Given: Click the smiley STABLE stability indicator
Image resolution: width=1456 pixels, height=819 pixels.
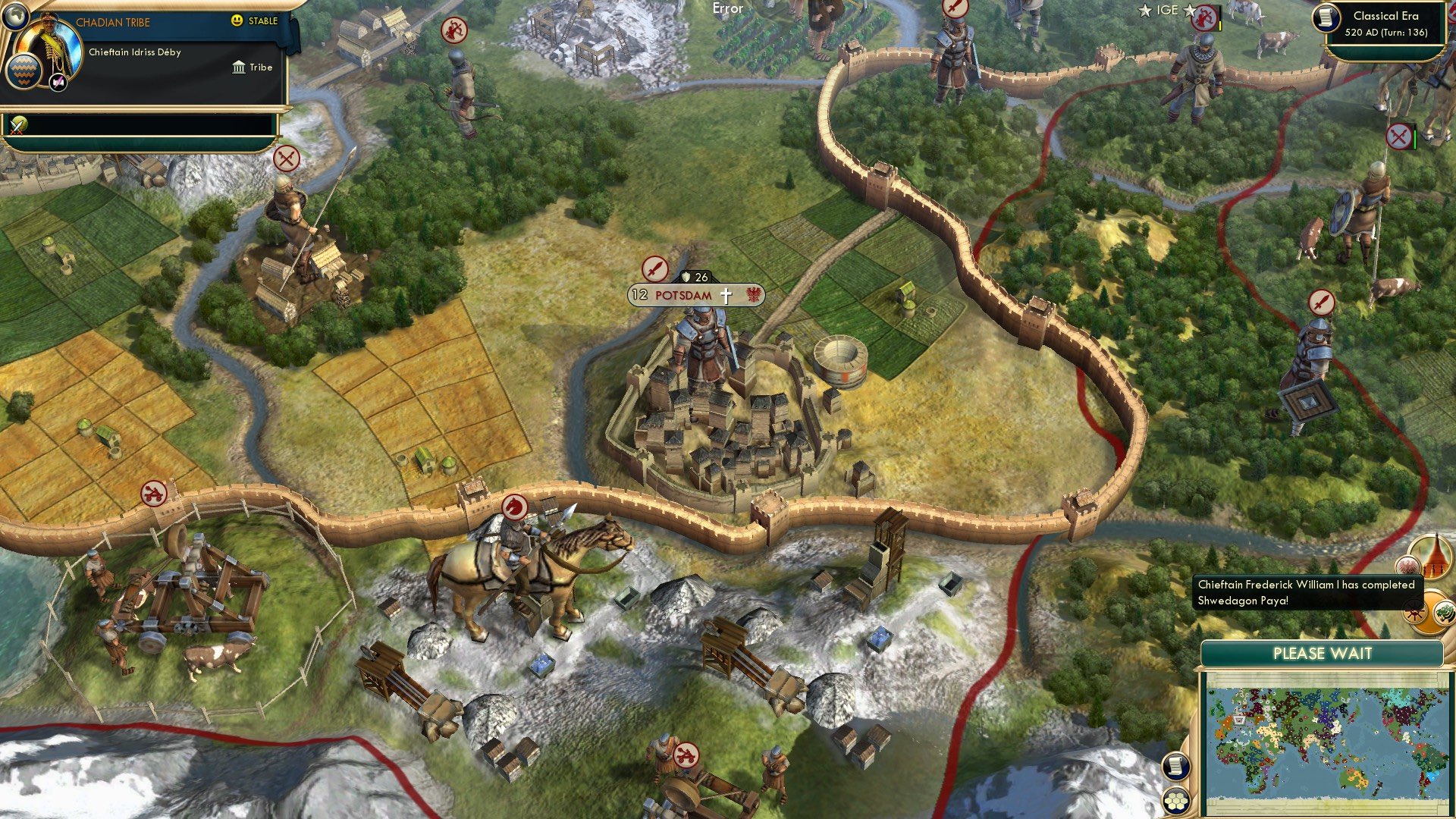Looking at the screenshot, I should [237, 20].
